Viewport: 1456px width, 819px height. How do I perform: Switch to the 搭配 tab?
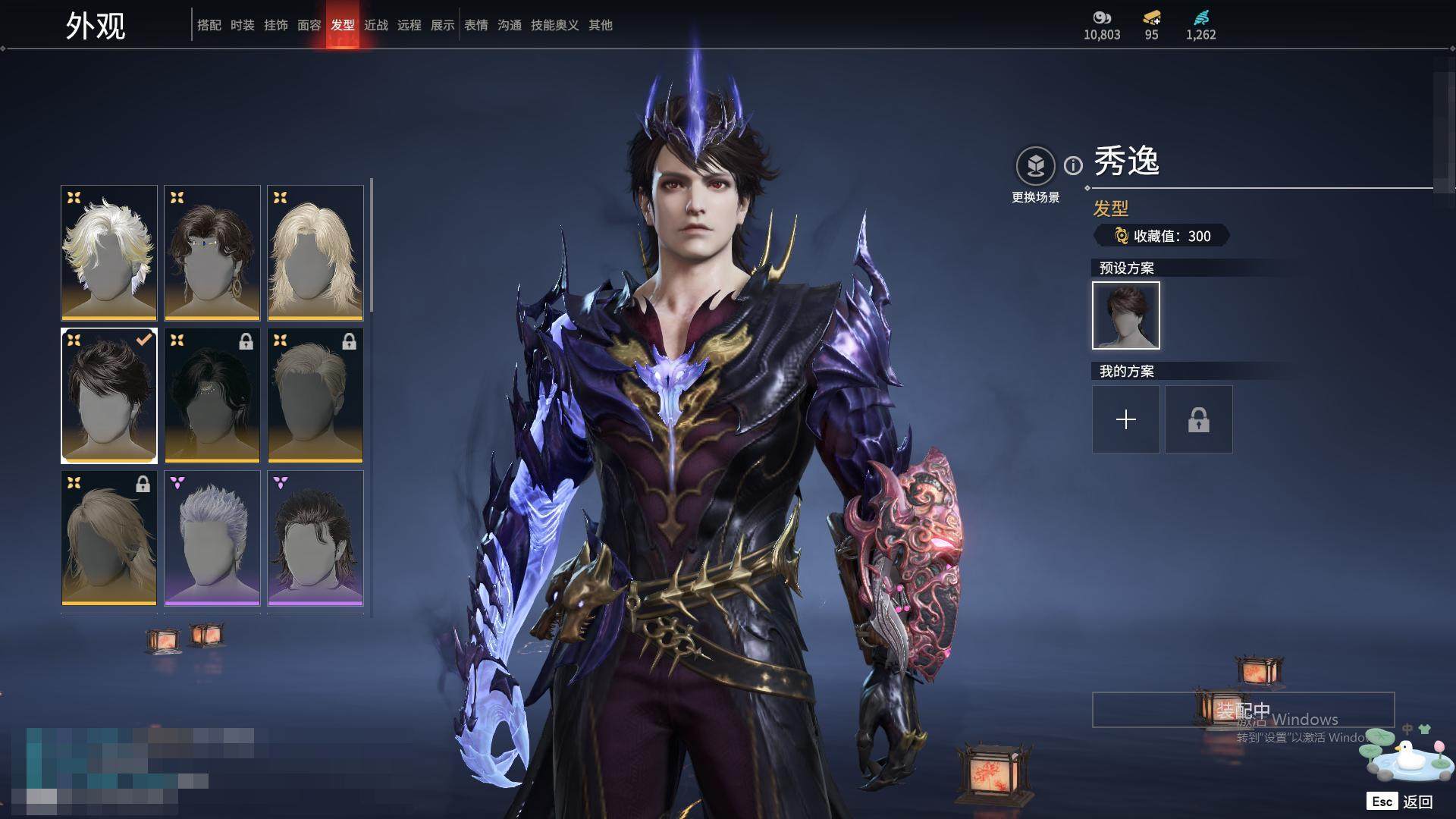[209, 25]
